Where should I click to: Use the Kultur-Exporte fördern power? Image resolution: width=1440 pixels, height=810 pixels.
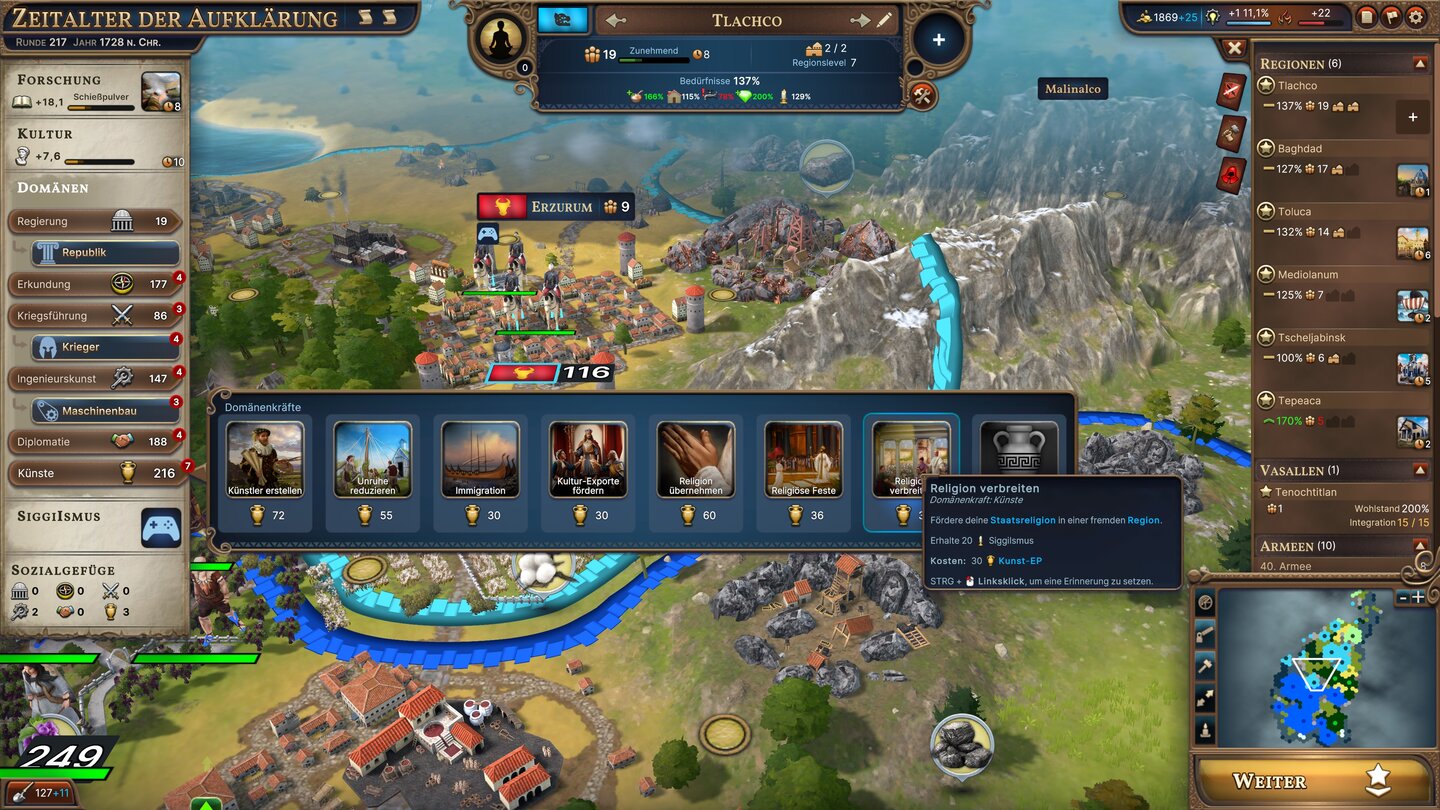click(x=588, y=472)
